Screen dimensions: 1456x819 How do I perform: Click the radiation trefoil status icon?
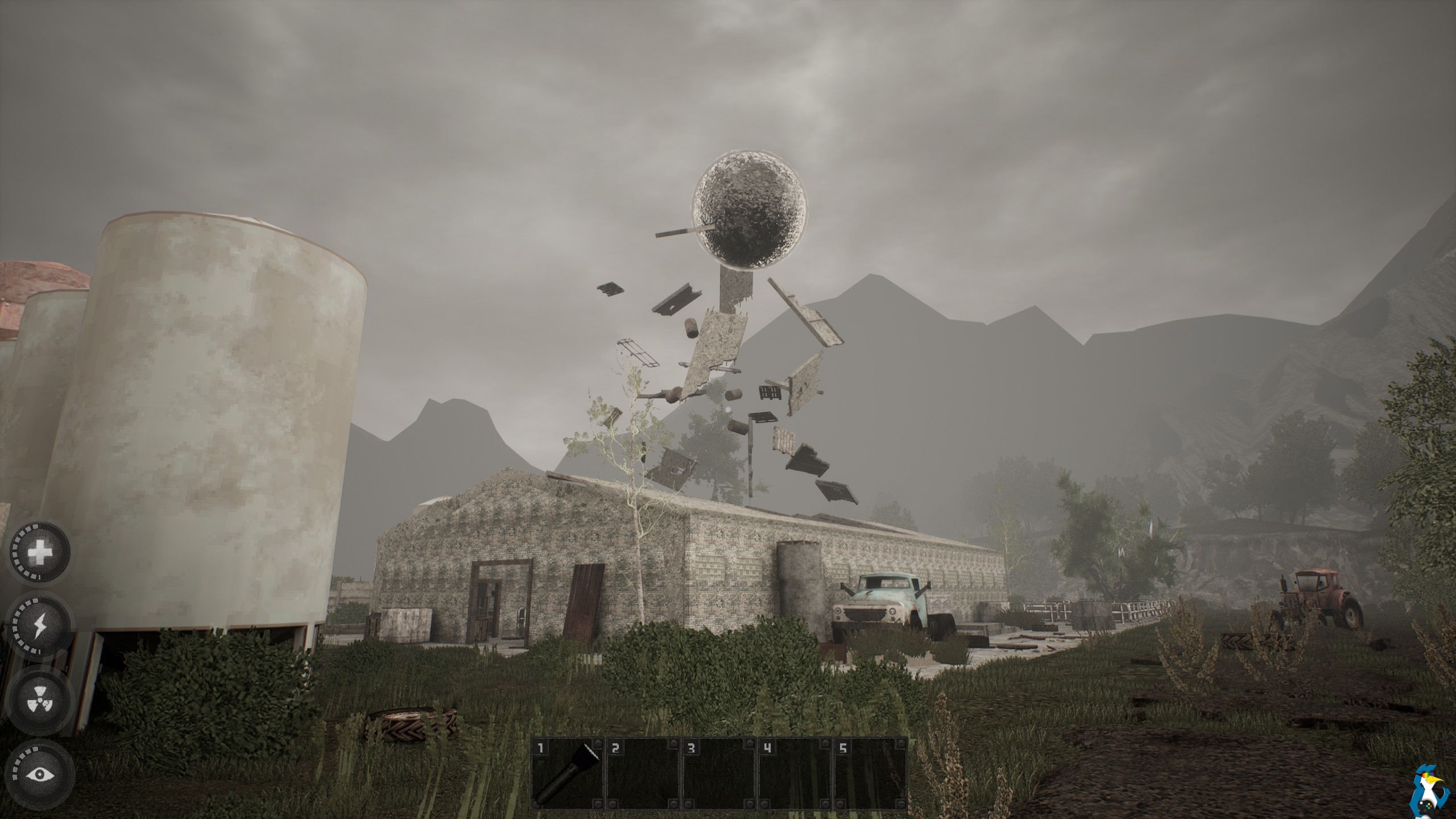[40, 700]
